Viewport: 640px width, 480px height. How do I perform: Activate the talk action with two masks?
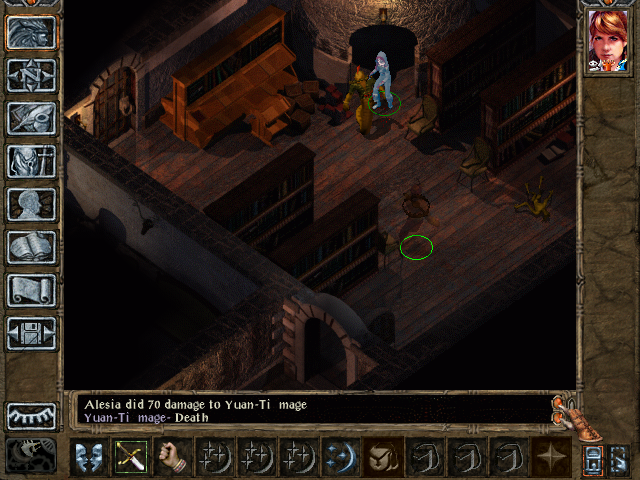(x=88, y=456)
